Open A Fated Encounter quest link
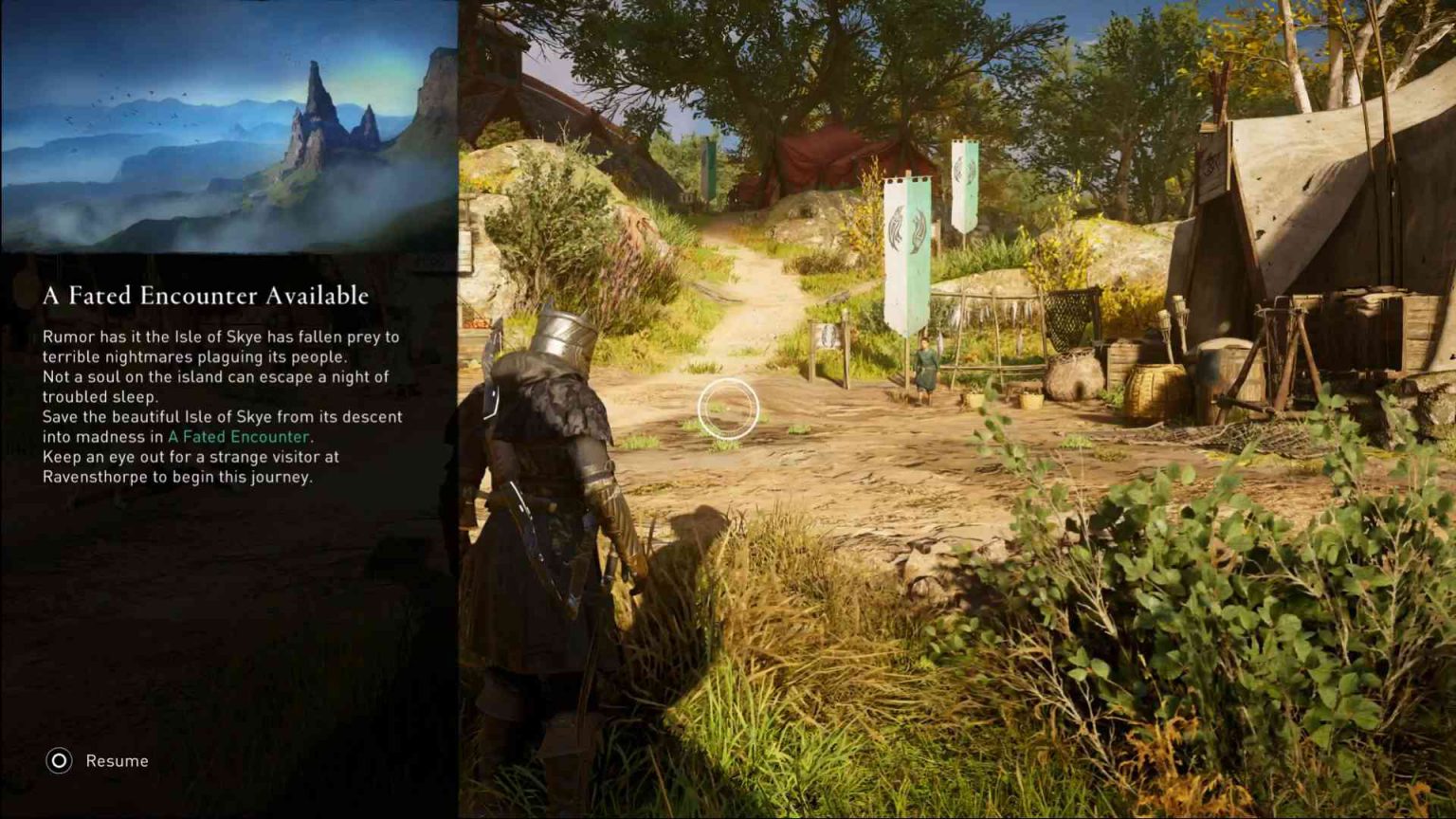Viewport: 1456px width, 819px height. pos(238,437)
